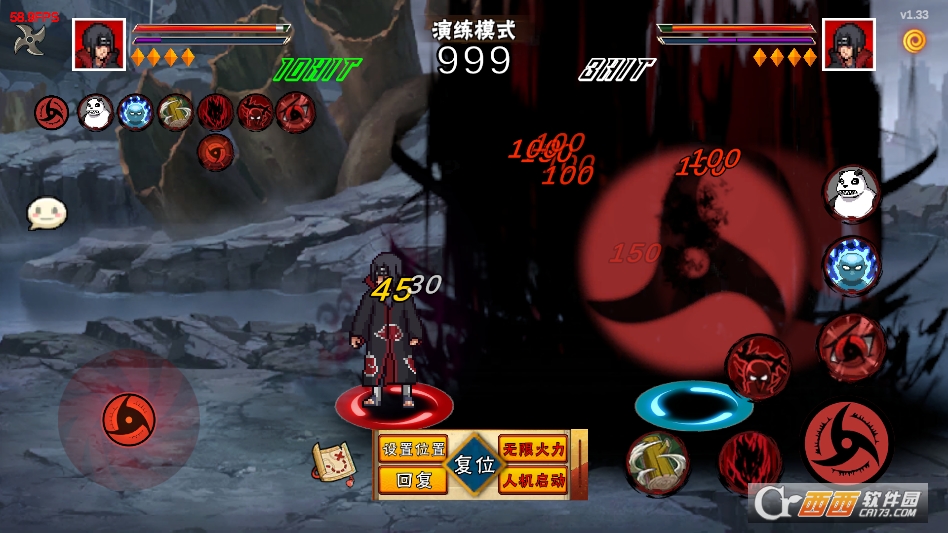This screenshot has width=948, height=533.
Task: Open the chat speech bubble
Action: pyautogui.click(x=46, y=212)
